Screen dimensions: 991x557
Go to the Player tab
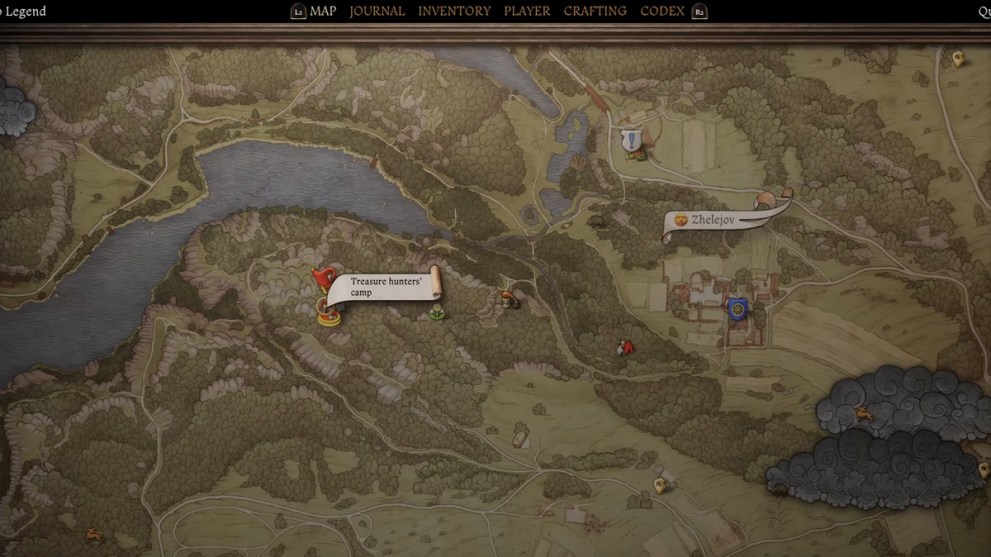click(526, 11)
